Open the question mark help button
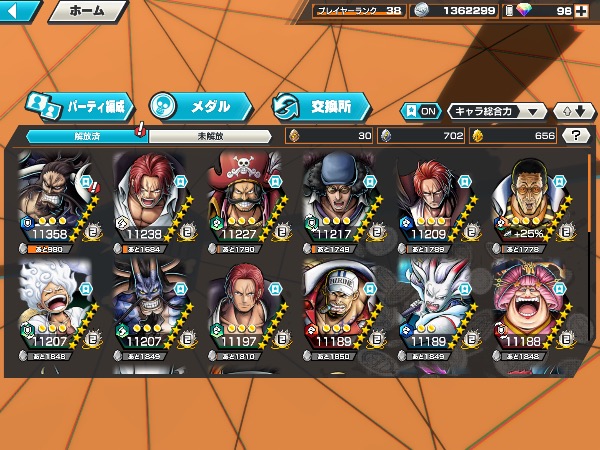 (576, 136)
